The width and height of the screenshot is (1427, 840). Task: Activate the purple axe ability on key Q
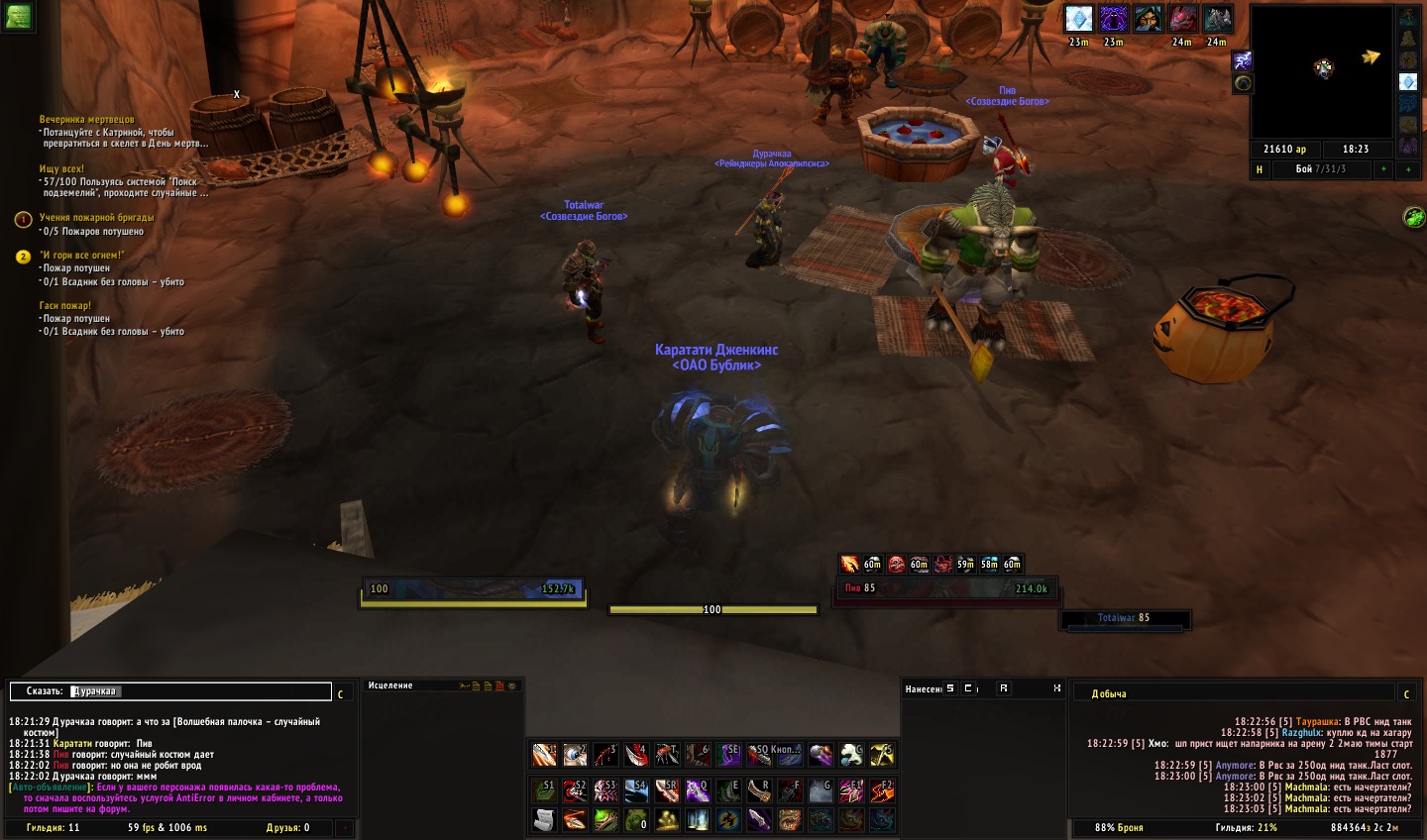coord(698,790)
